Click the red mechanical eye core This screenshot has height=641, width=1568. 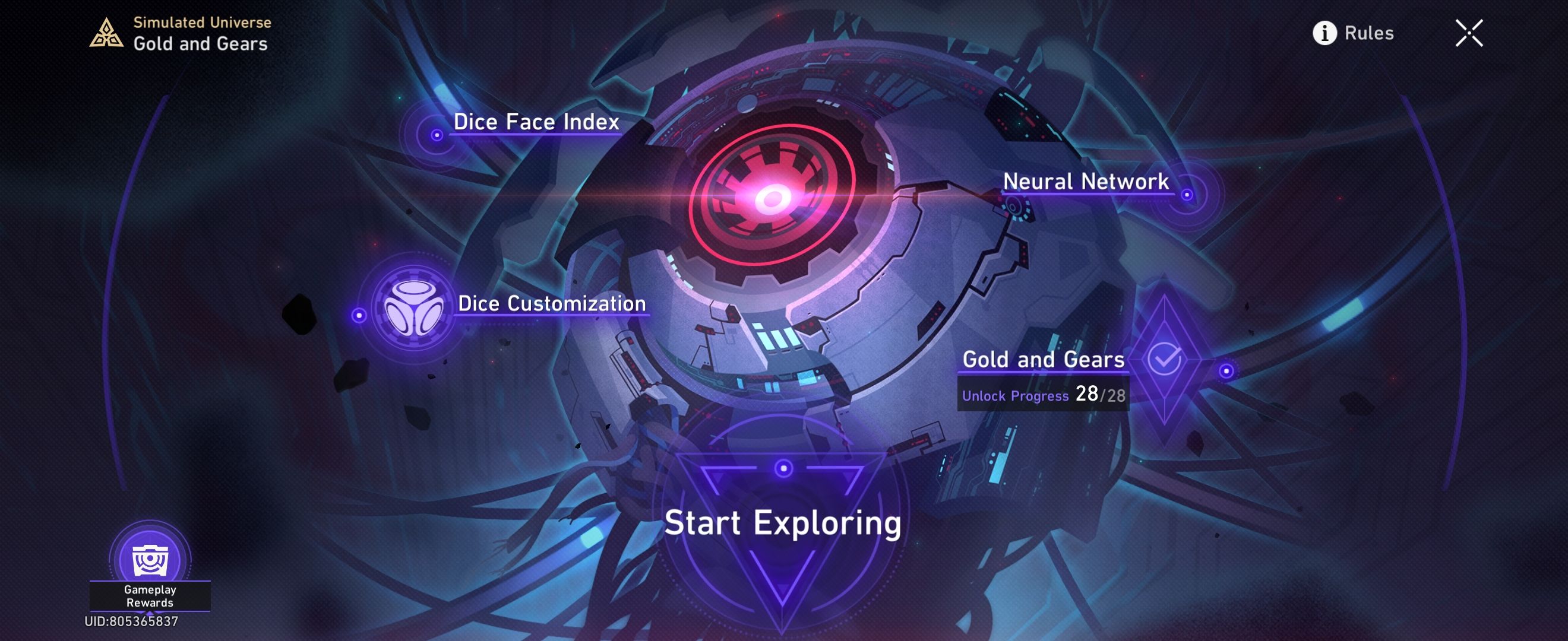[773, 198]
